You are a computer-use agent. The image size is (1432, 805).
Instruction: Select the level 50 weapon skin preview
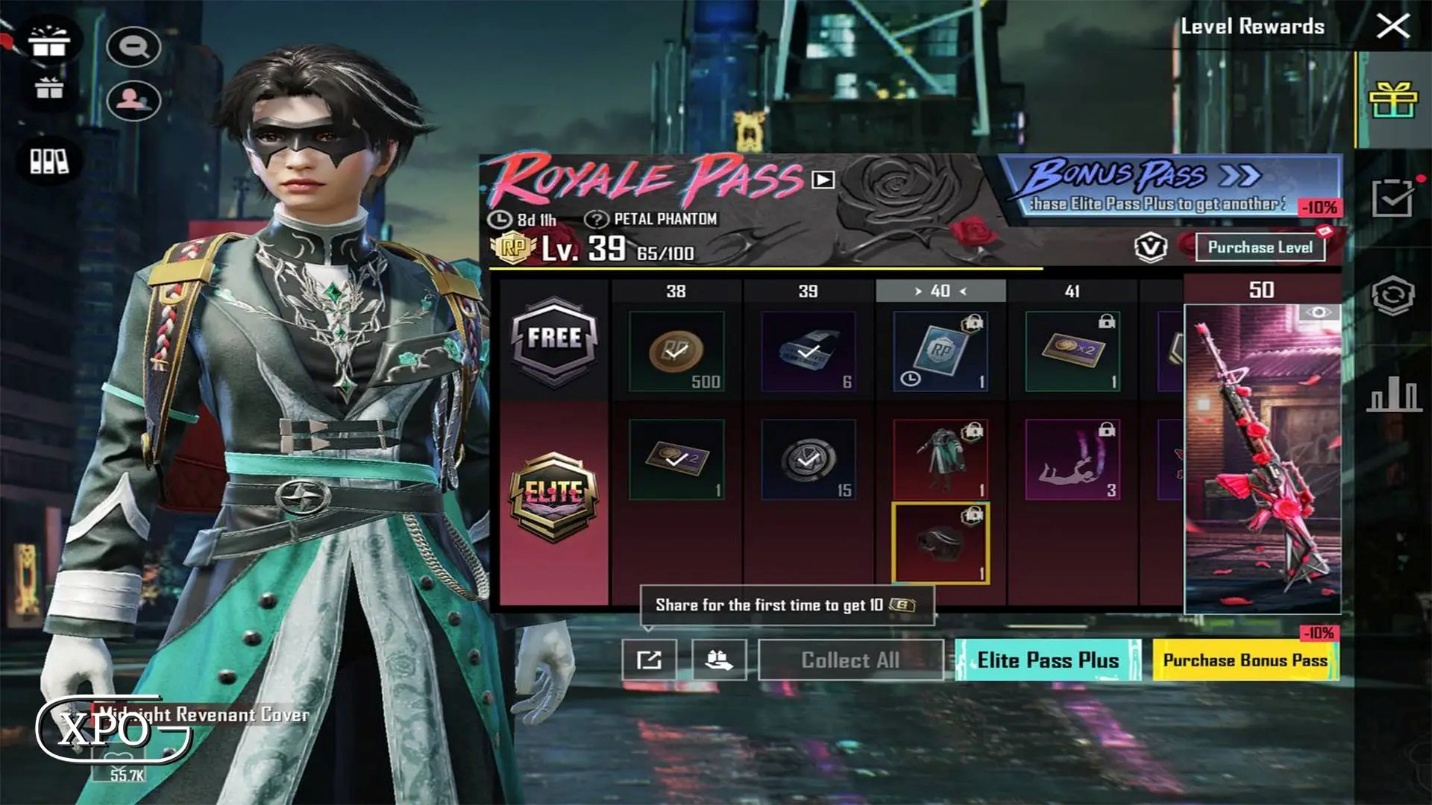click(1262, 458)
